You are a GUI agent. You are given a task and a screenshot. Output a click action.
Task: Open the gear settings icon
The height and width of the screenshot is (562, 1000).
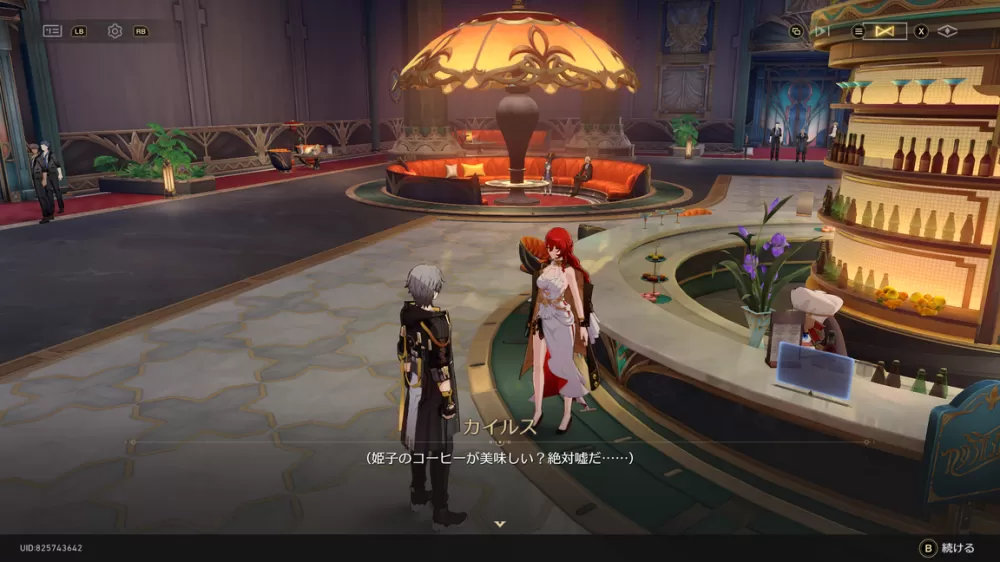115,31
